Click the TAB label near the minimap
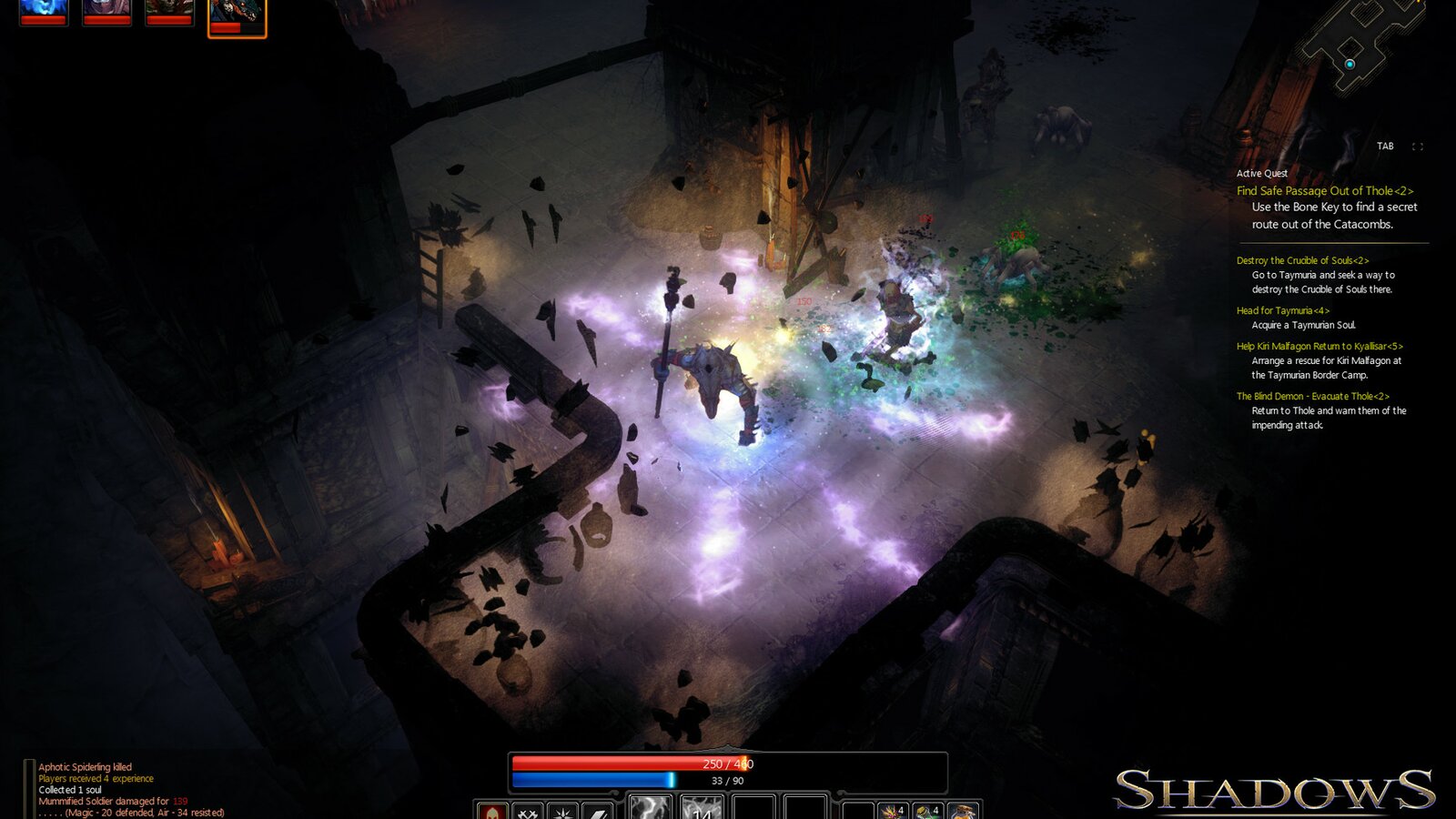 point(1387,144)
